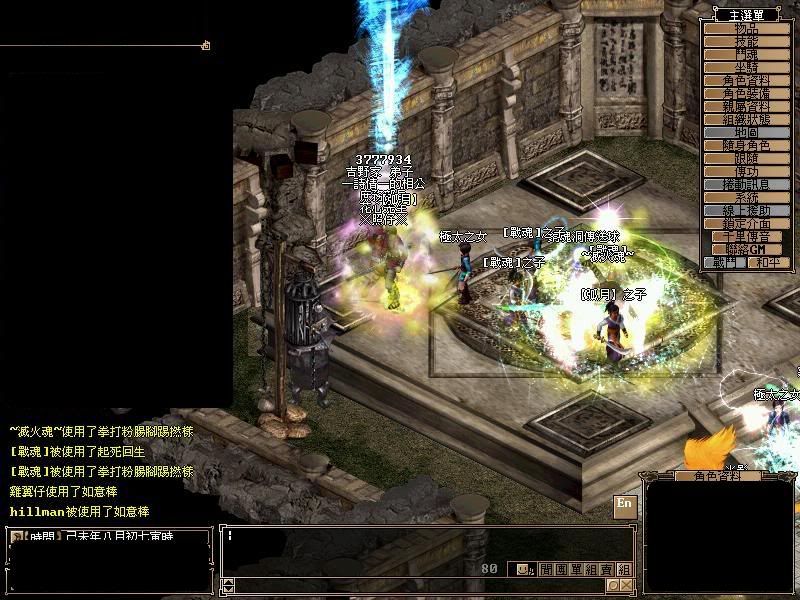View 組織狀態 organization status

(745, 119)
